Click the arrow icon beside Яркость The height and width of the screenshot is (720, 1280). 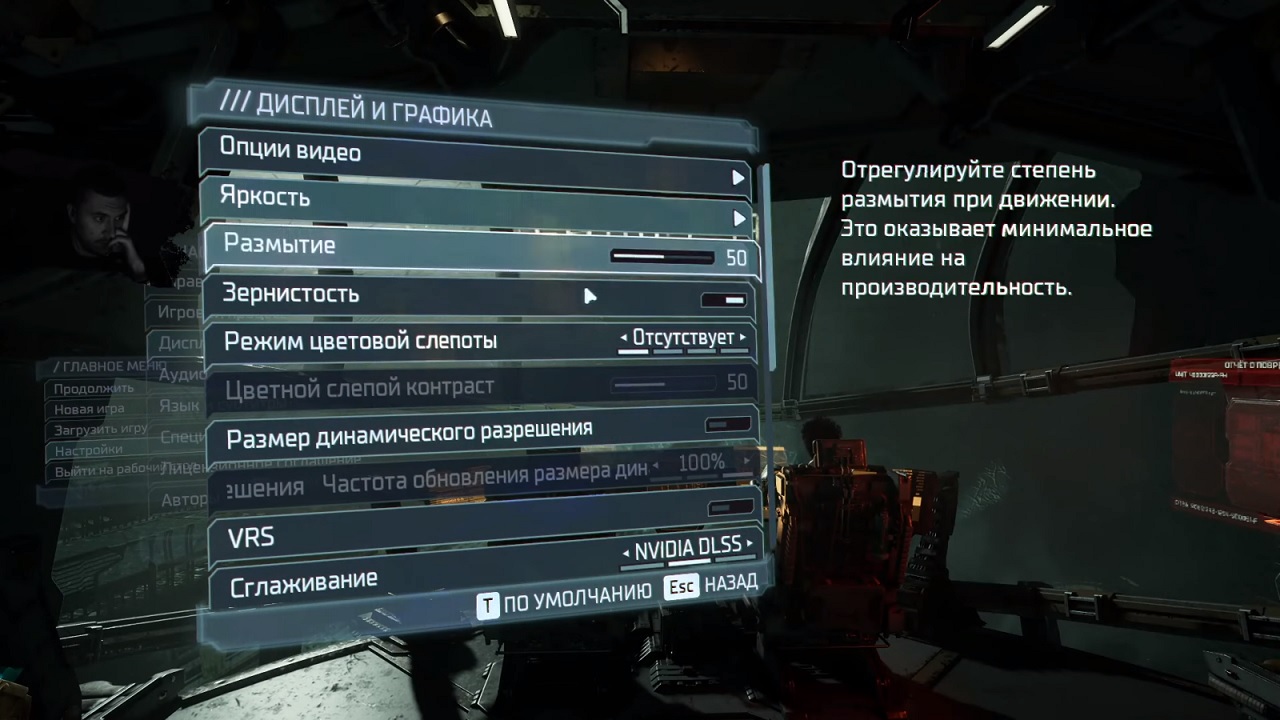coord(739,217)
